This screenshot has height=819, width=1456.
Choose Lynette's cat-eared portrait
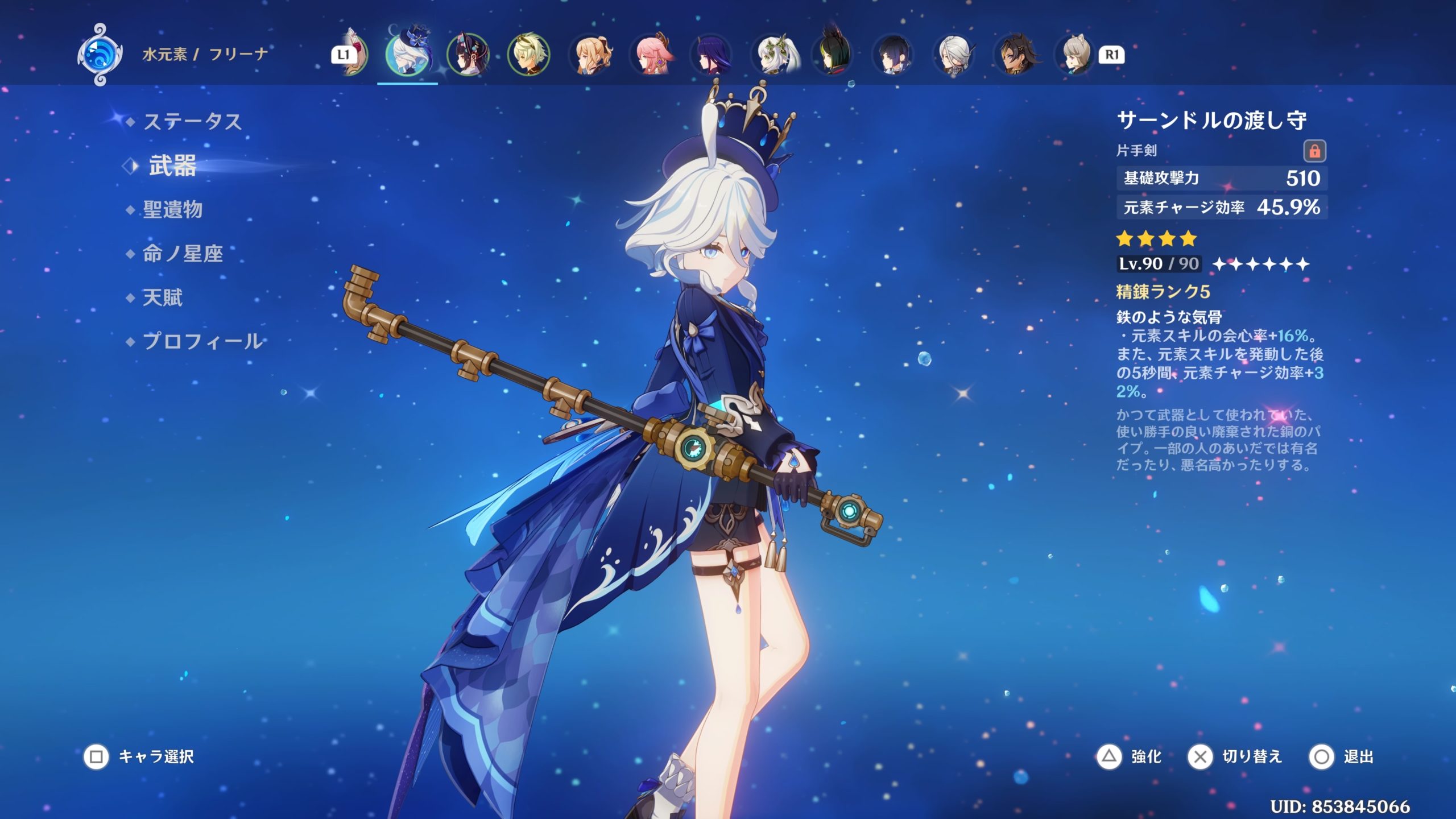tap(1076, 55)
